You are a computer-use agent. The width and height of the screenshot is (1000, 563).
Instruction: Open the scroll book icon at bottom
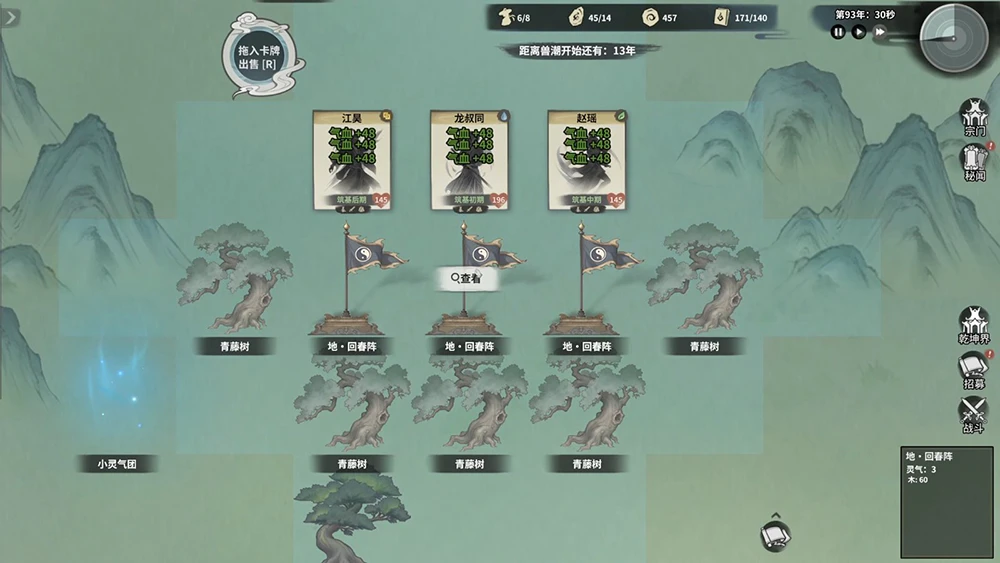[775, 537]
